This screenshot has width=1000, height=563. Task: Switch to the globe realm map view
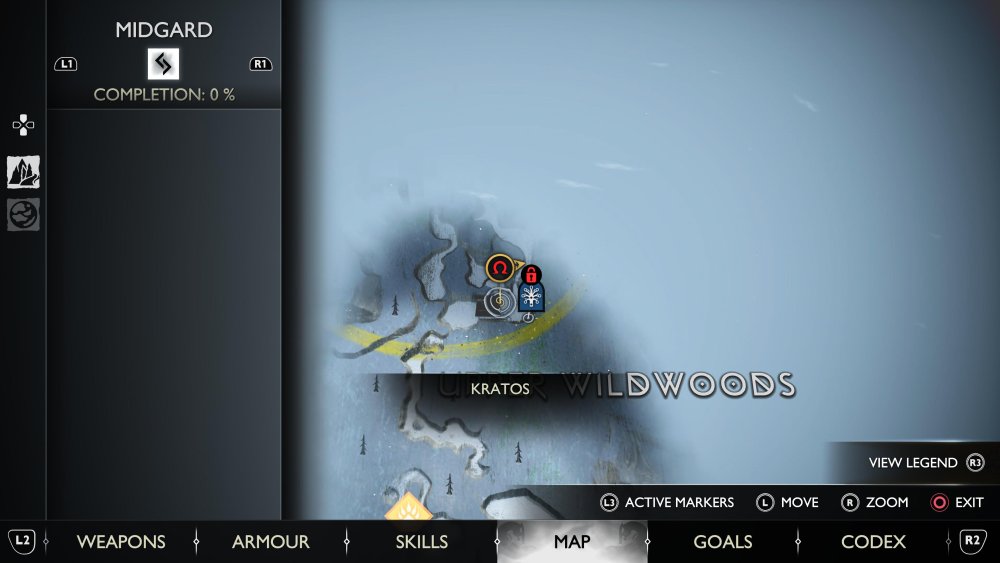coord(23,214)
